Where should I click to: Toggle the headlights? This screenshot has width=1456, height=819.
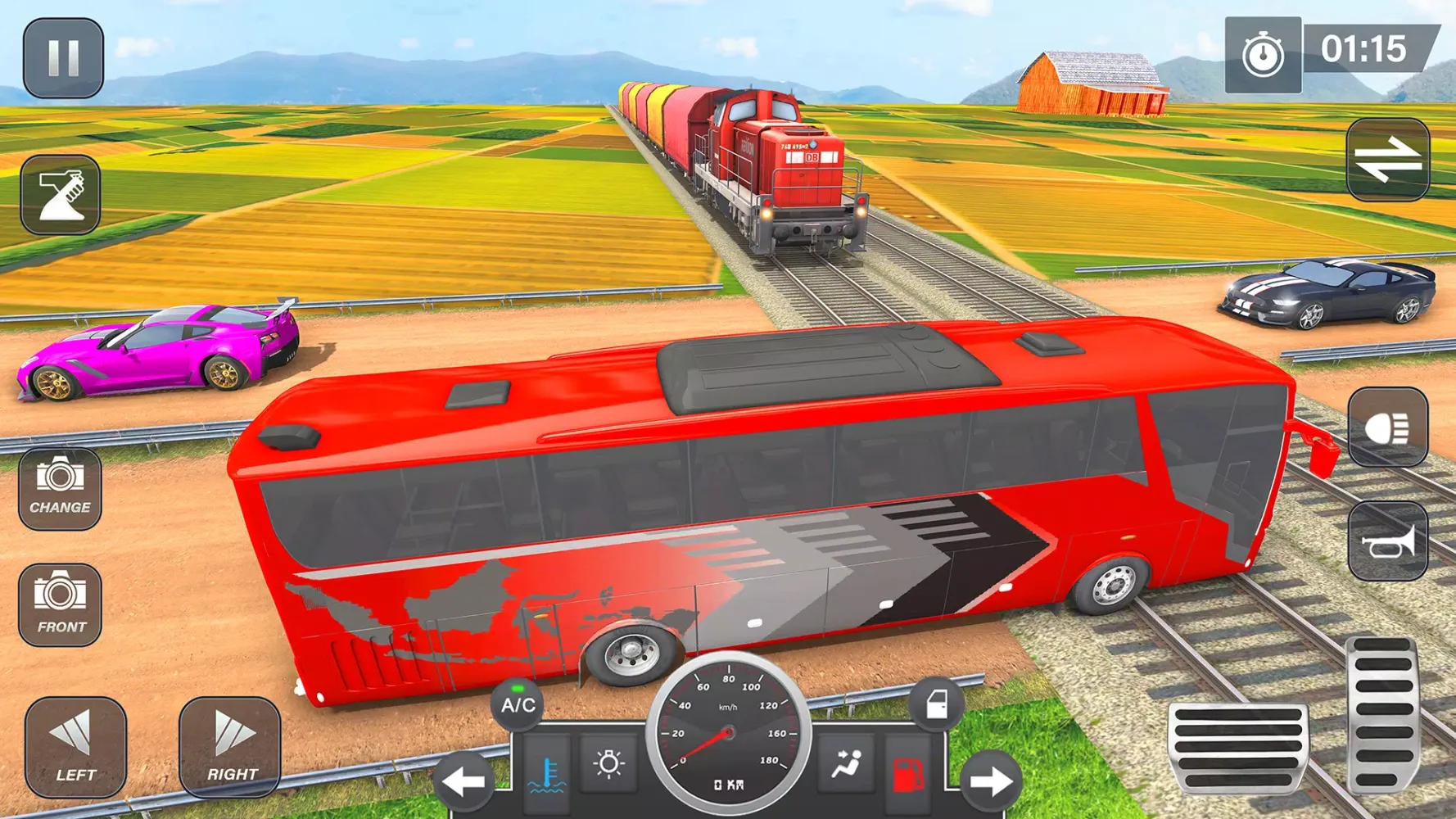click(x=1388, y=428)
